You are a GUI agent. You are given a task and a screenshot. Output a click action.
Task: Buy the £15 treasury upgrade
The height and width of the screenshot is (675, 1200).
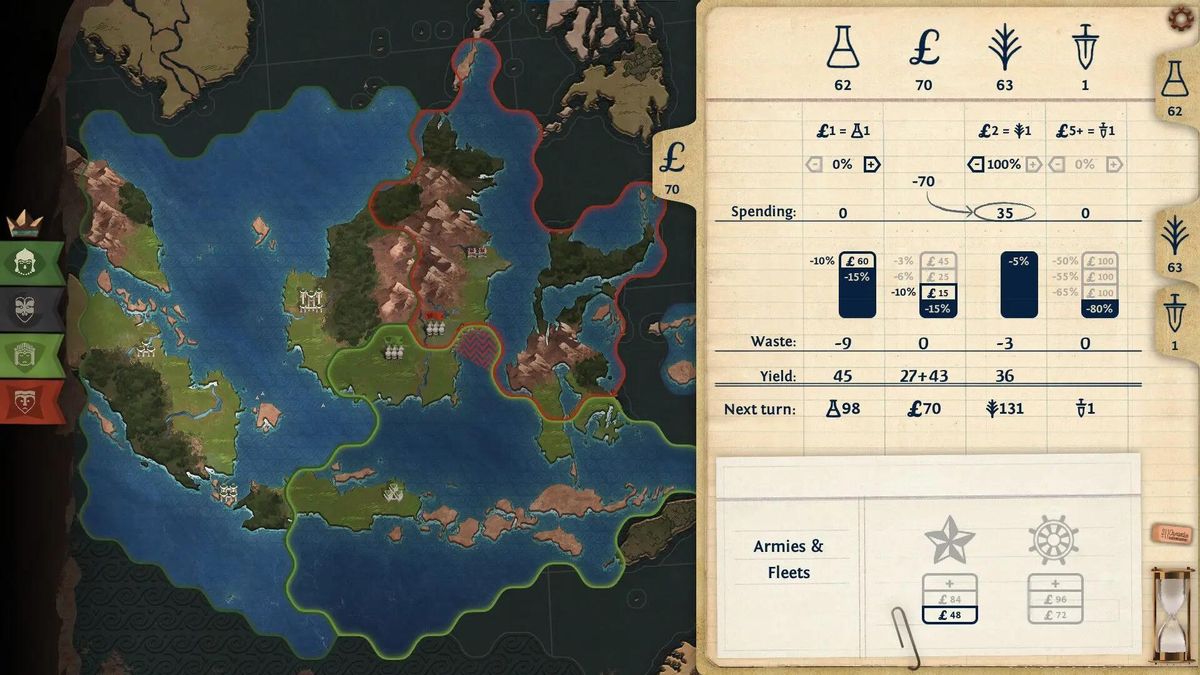[x=938, y=292]
